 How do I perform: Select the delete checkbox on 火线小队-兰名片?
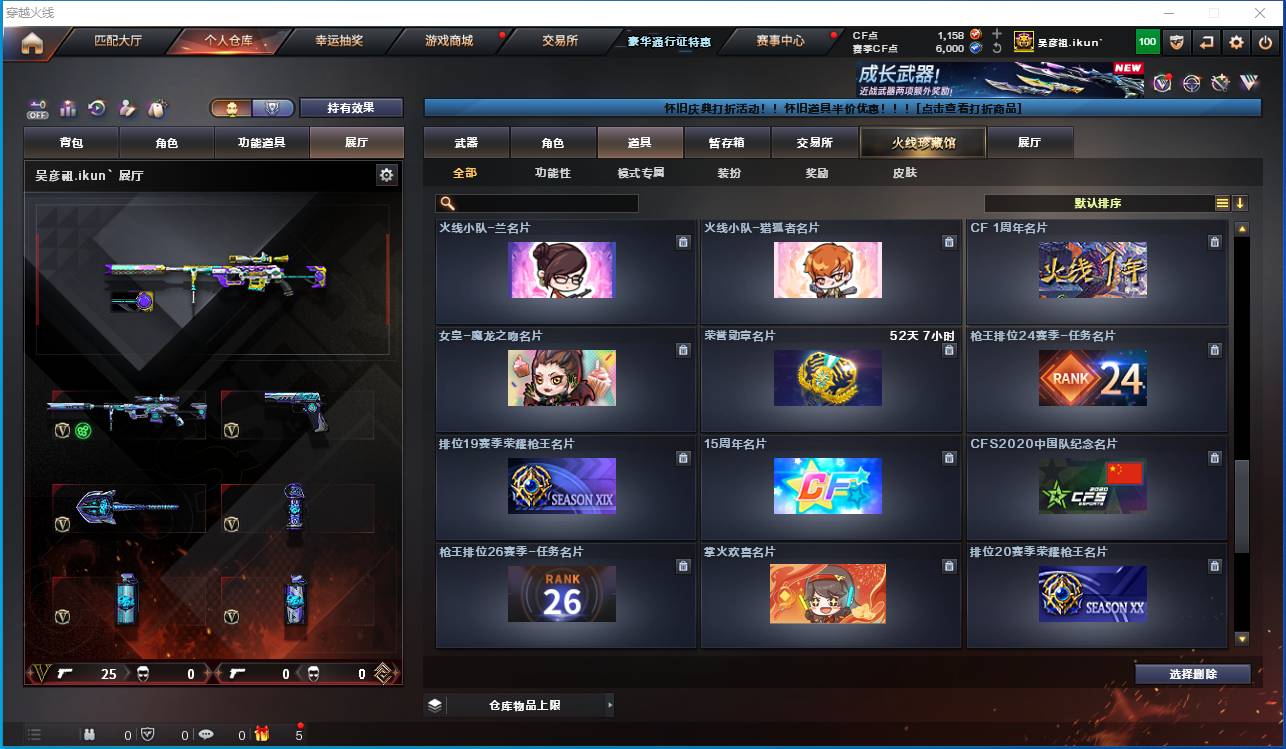[x=684, y=241]
